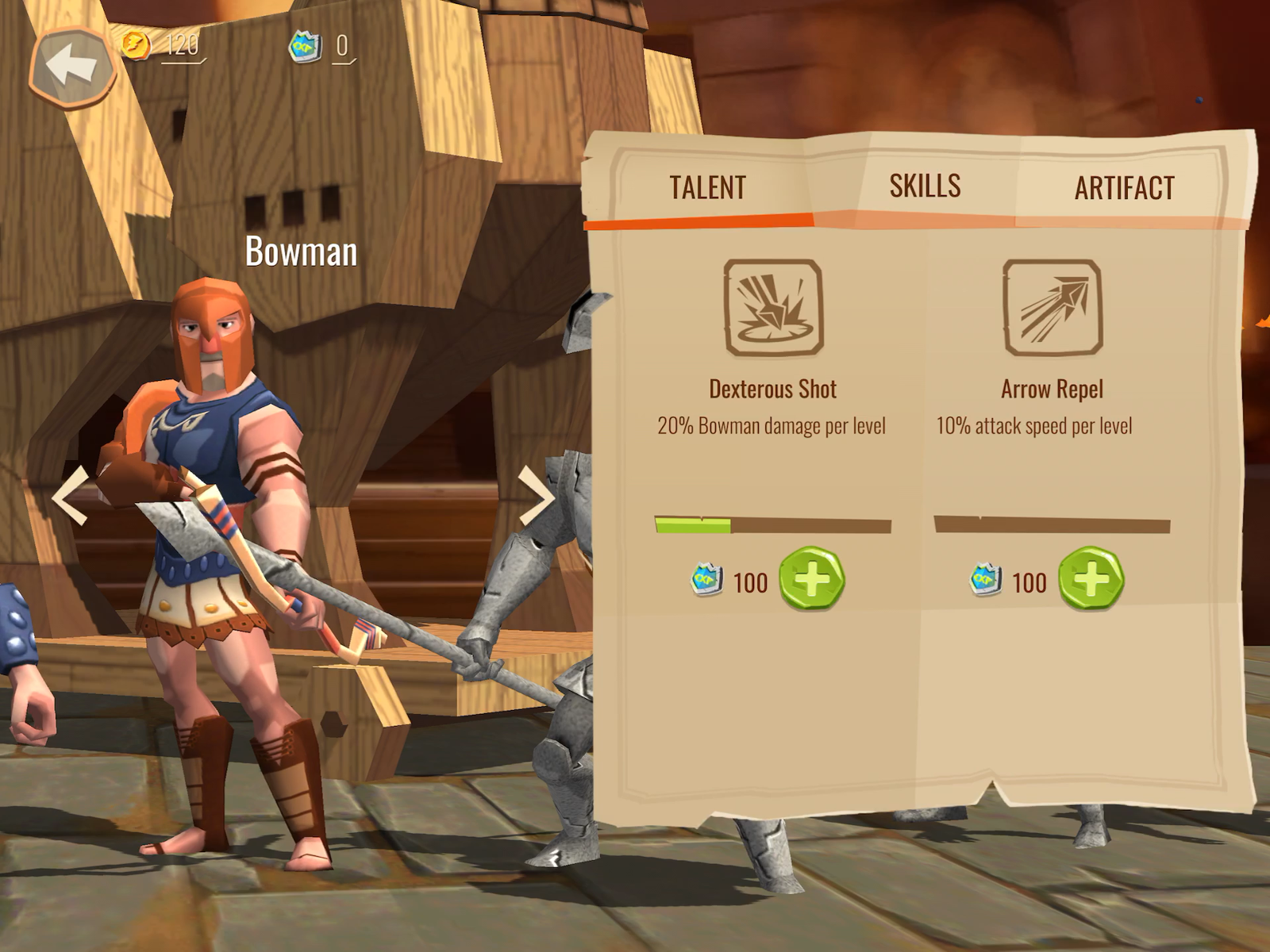Select the Dexterous Shot talent icon
This screenshot has height=952, width=1270.
click(773, 308)
